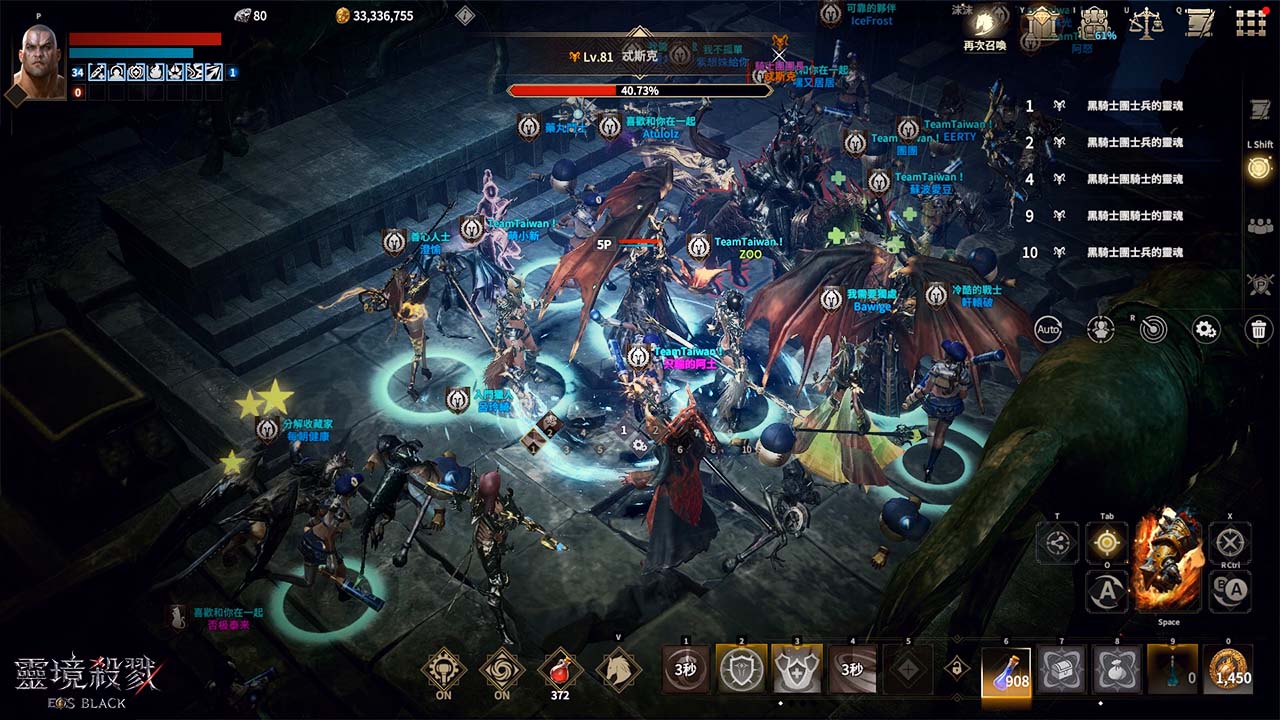Click the trash can delete button
Screen dimensions: 1280x720
(x=1258, y=329)
